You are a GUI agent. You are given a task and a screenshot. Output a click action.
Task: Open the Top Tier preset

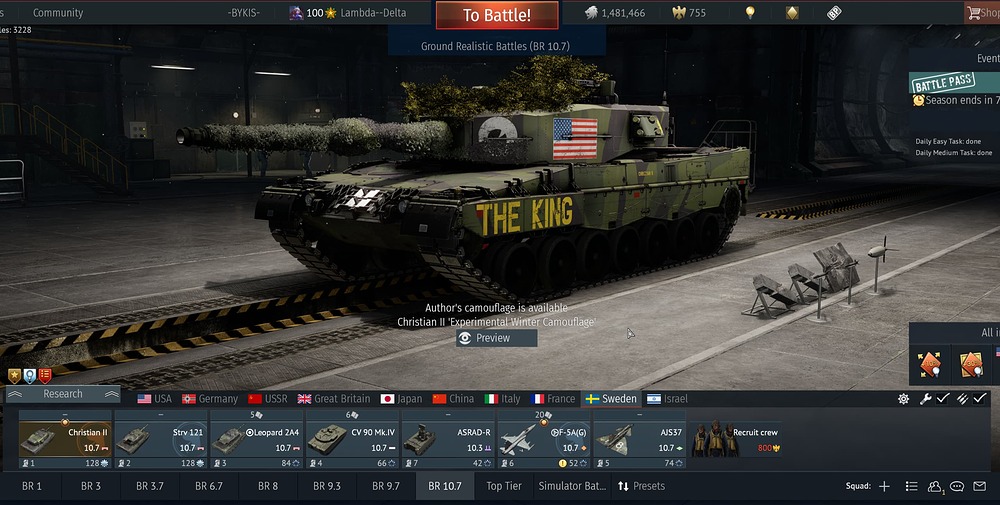click(504, 486)
